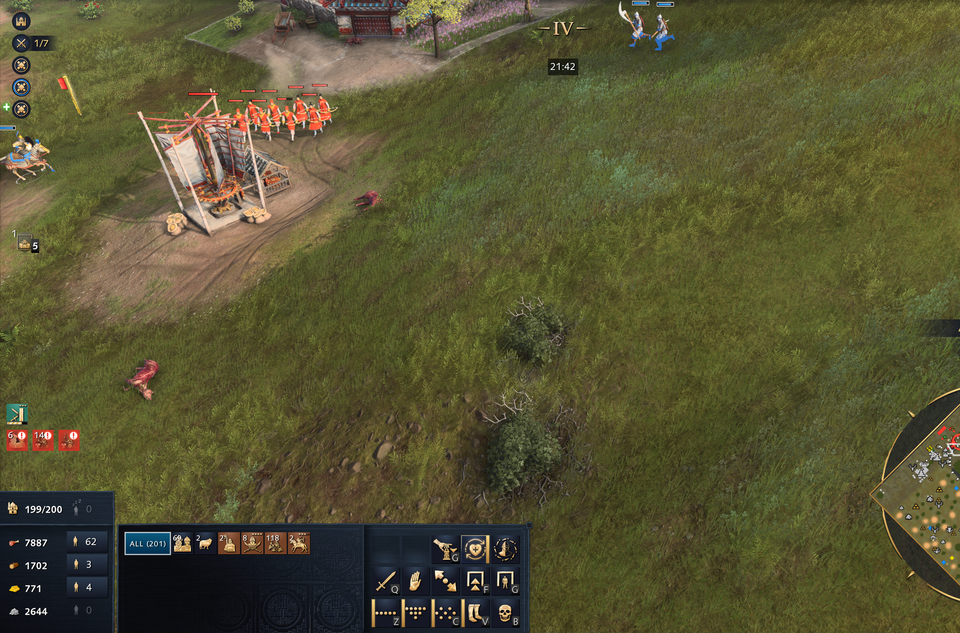This screenshot has height=633, width=960.
Task: Choose the wedge formation button
Action: [x=415, y=612]
